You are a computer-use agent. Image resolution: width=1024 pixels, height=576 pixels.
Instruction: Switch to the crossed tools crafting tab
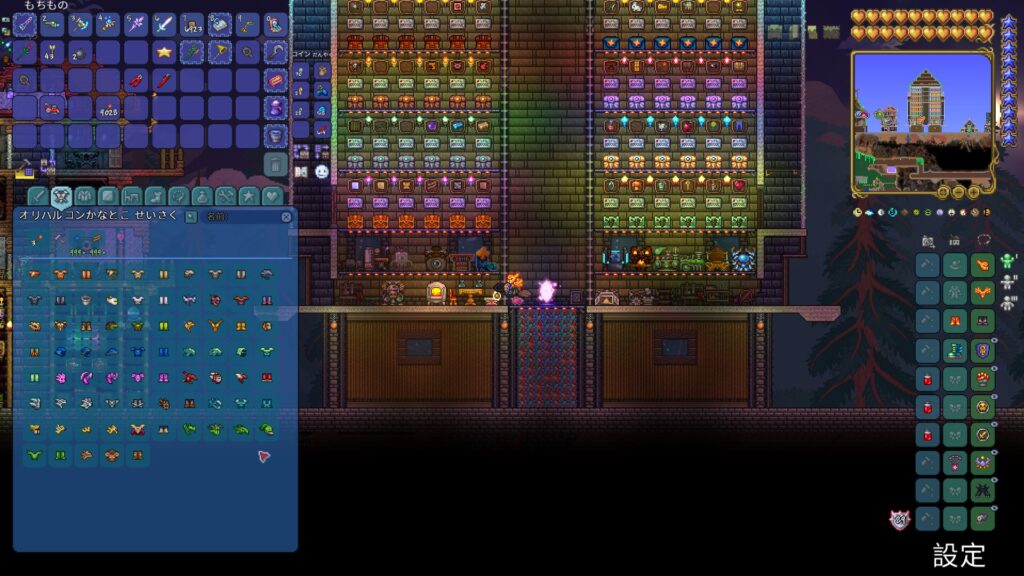[226, 196]
